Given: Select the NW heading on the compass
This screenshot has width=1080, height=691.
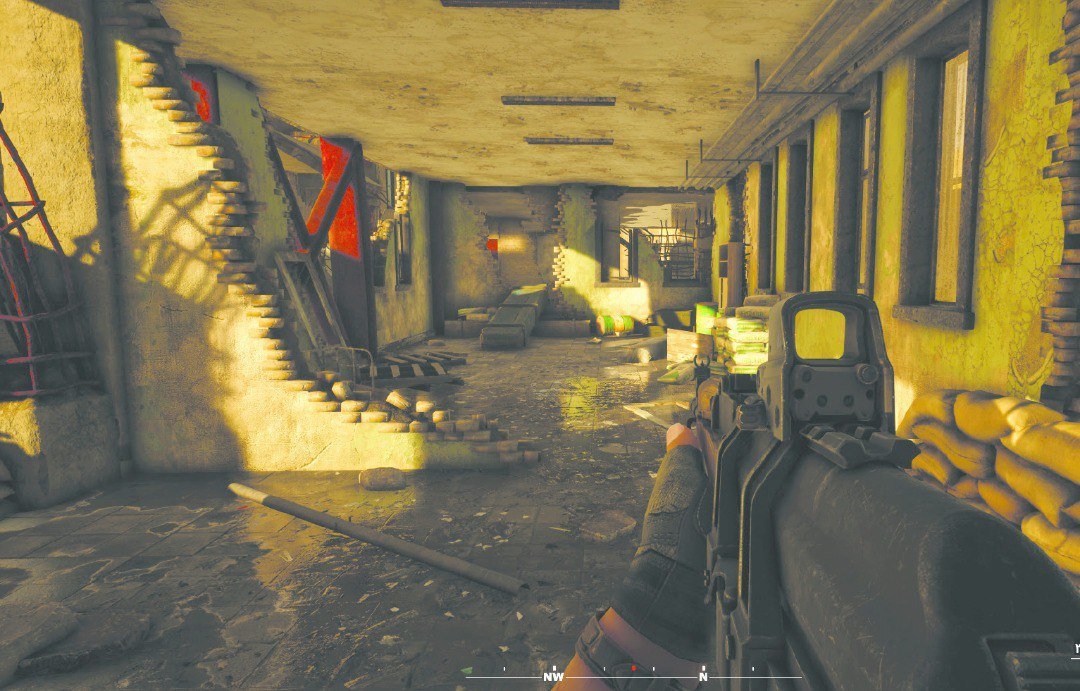Looking at the screenshot, I should 553,677.
